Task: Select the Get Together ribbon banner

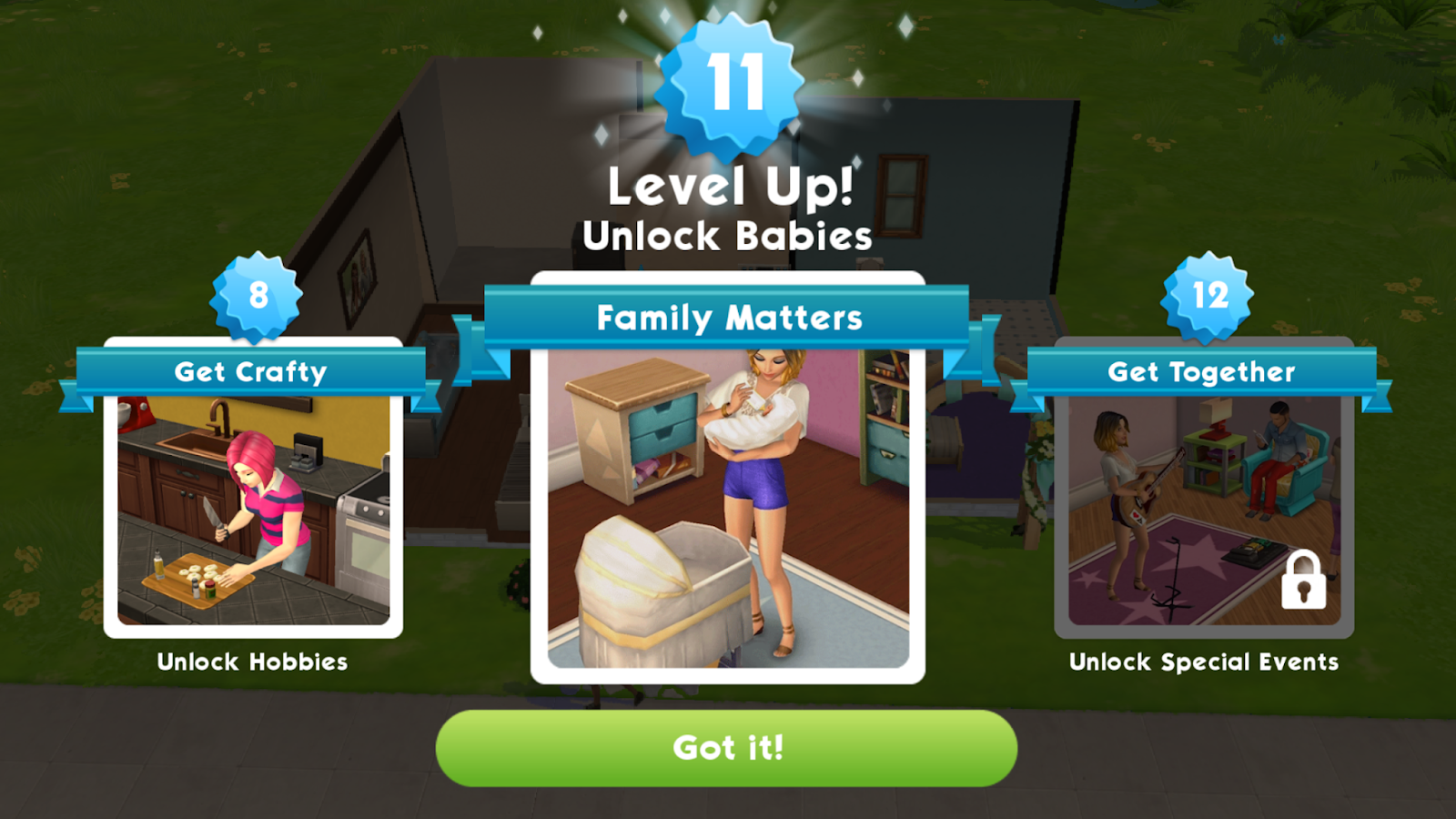Action: click(x=1201, y=371)
